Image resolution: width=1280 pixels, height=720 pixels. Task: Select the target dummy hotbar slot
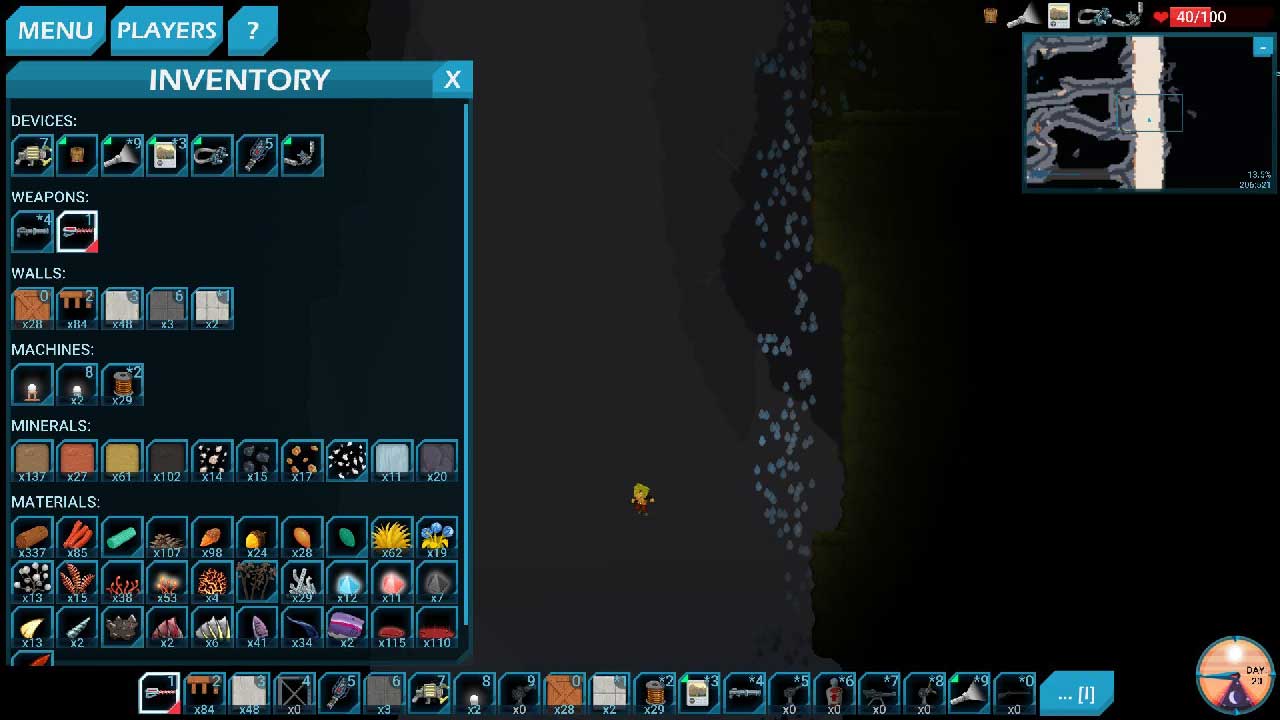pyautogui.click(x=834, y=692)
